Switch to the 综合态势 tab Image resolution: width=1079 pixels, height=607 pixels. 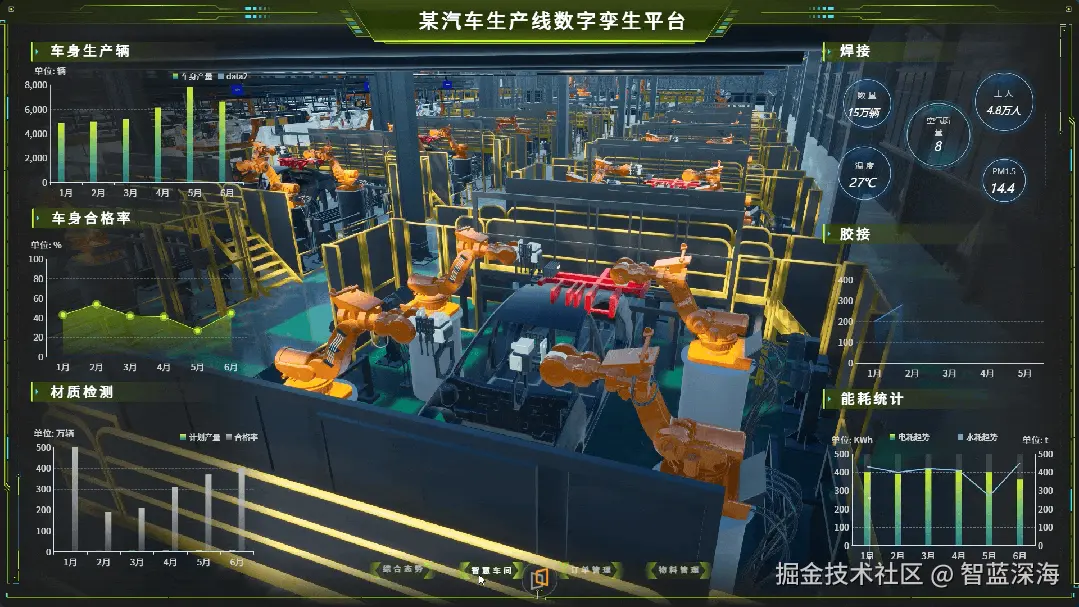[x=402, y=570]
